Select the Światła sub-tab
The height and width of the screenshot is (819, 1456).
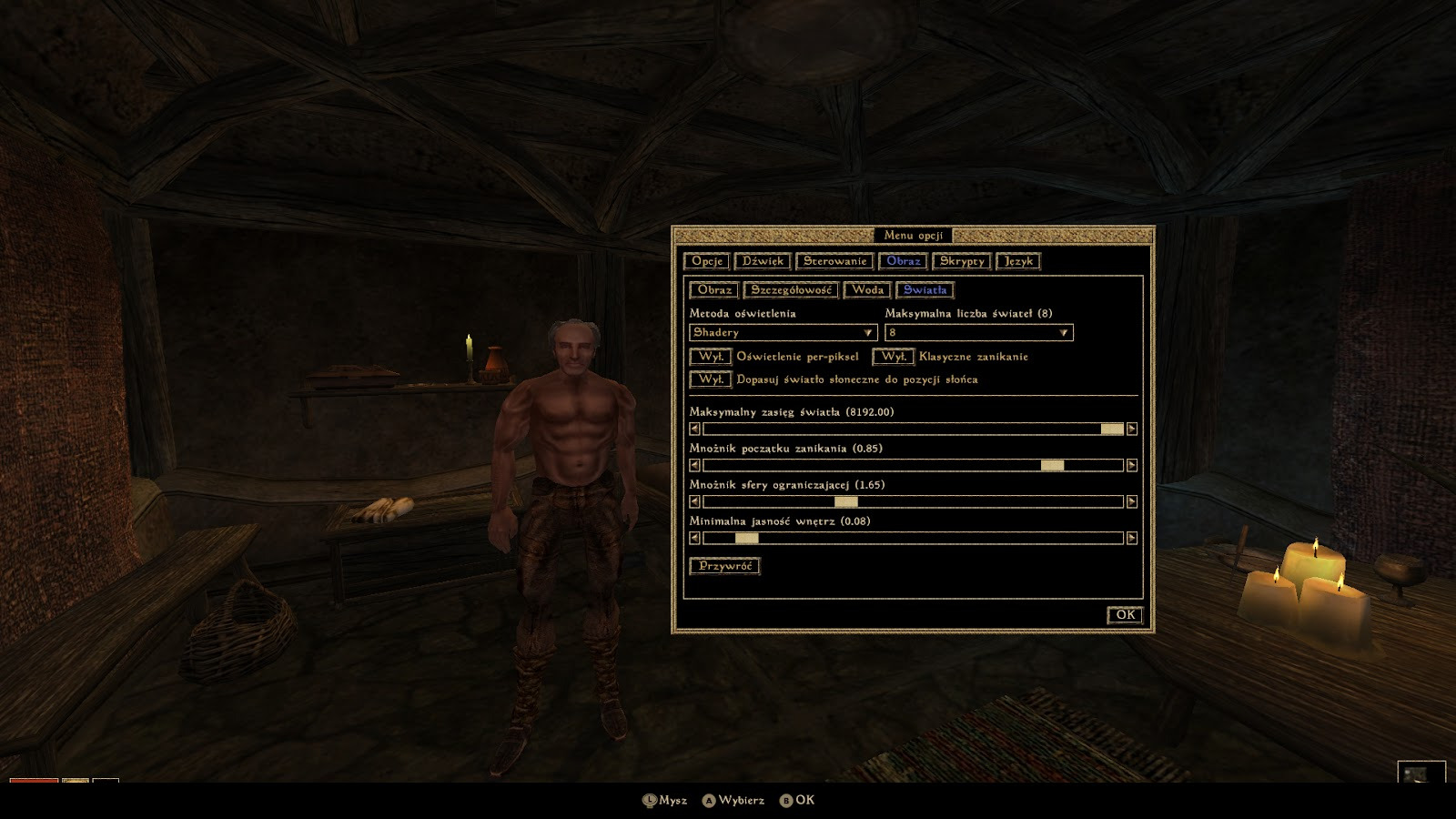(x=925, y=290)
